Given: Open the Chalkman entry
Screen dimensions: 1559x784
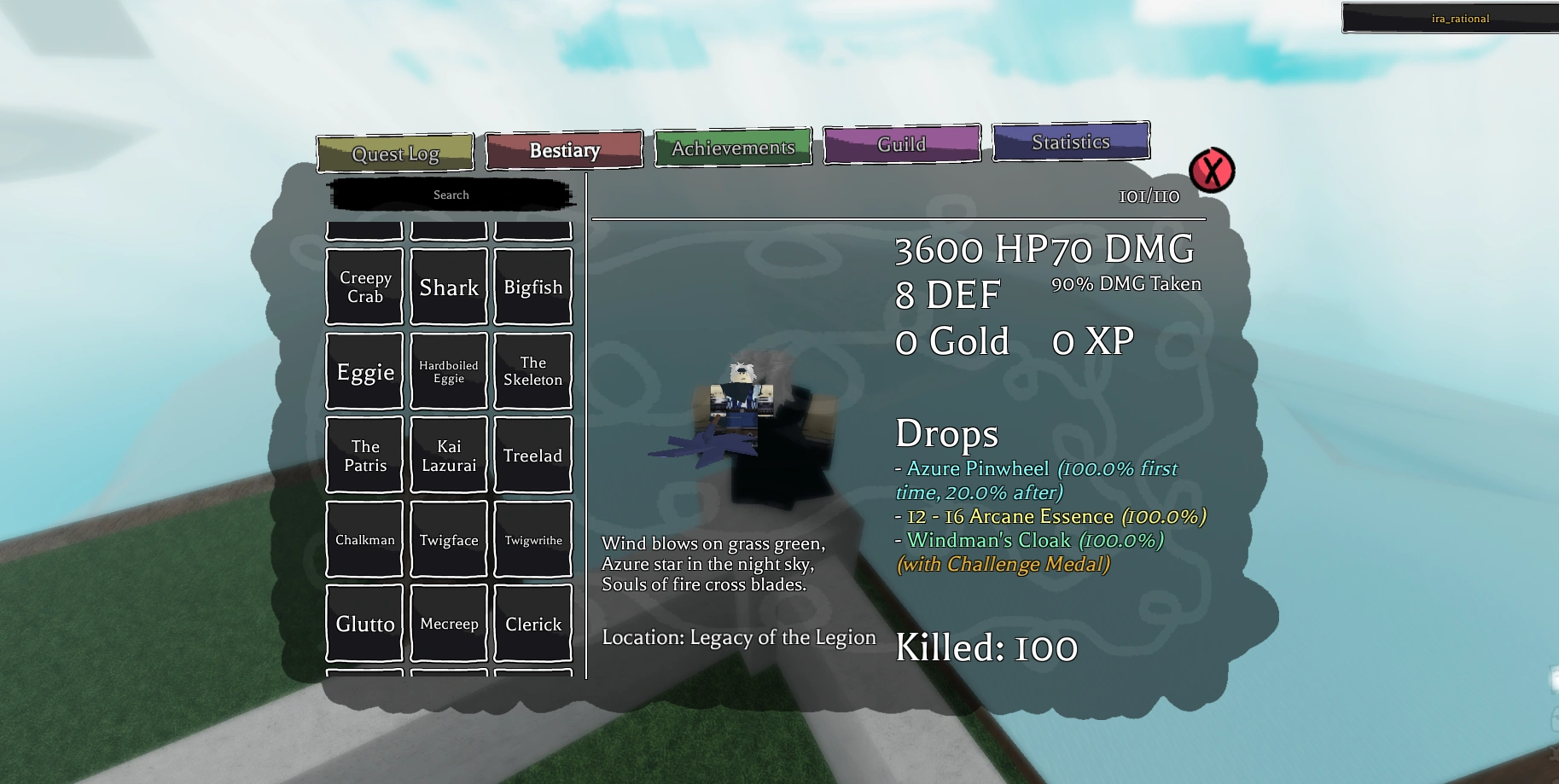Looking at the screenshot, I should pos(364,539).
